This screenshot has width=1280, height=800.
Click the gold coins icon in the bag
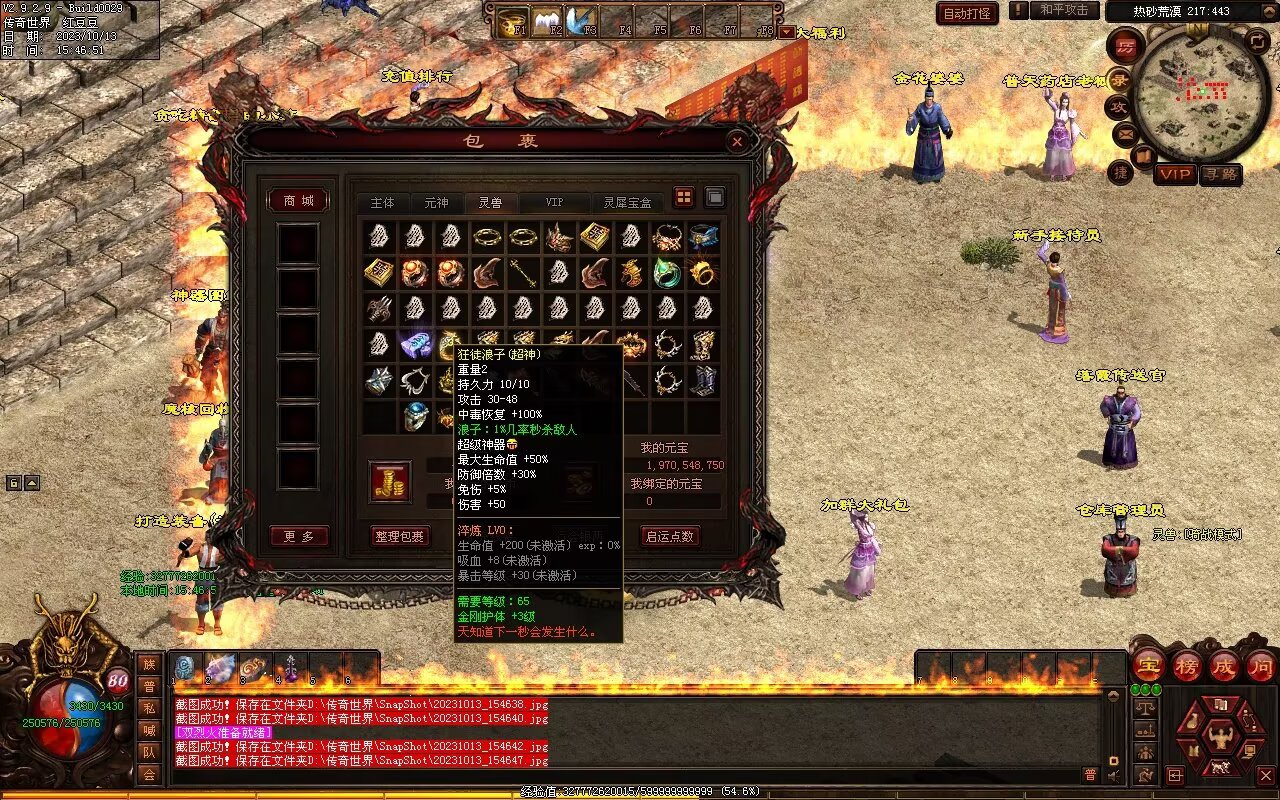pos(390,481)
